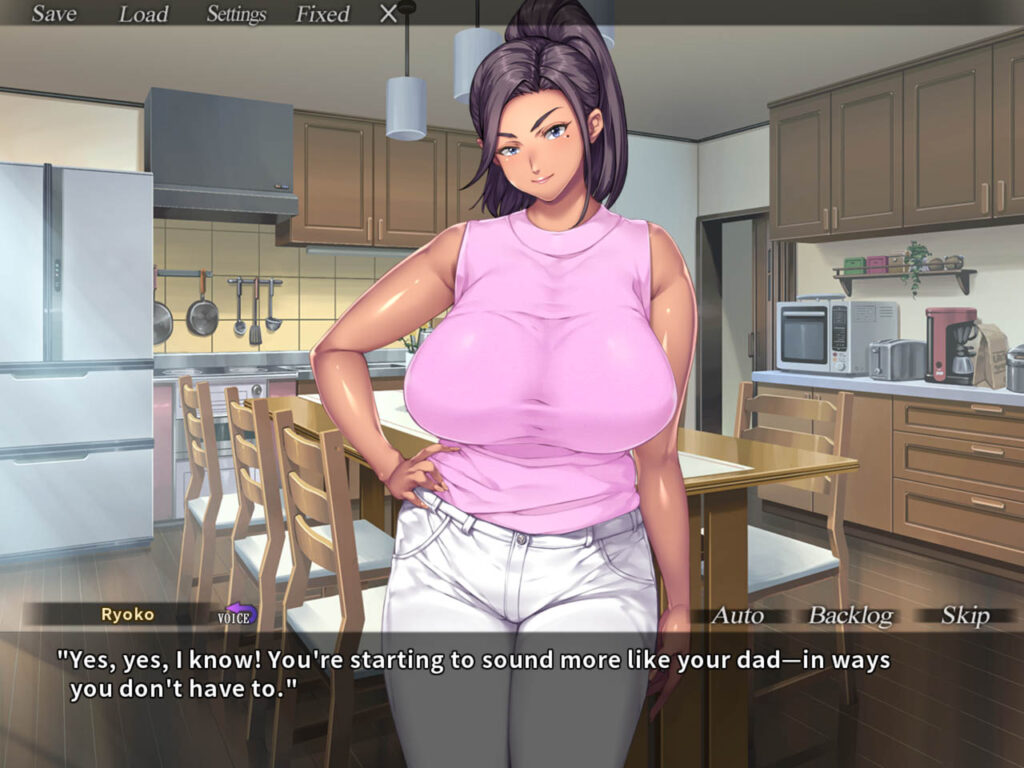Close the top menu bar with X
The width and height of the screenshot is (1024, 768).
pos(389,14)
